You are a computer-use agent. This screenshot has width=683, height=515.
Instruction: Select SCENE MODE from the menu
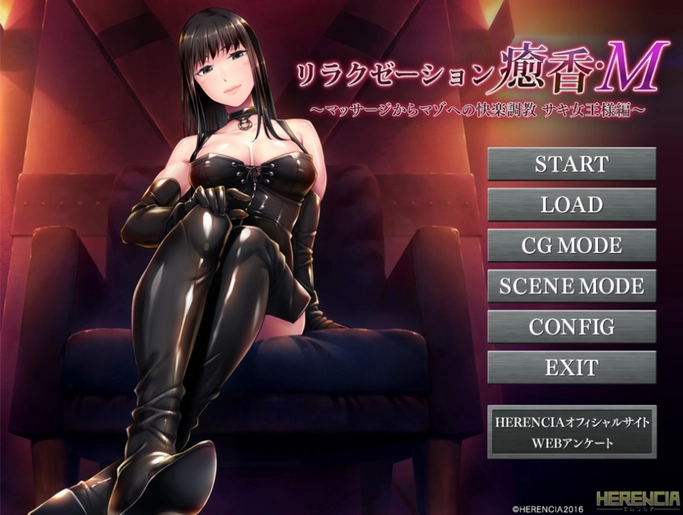tap(571, 286)
